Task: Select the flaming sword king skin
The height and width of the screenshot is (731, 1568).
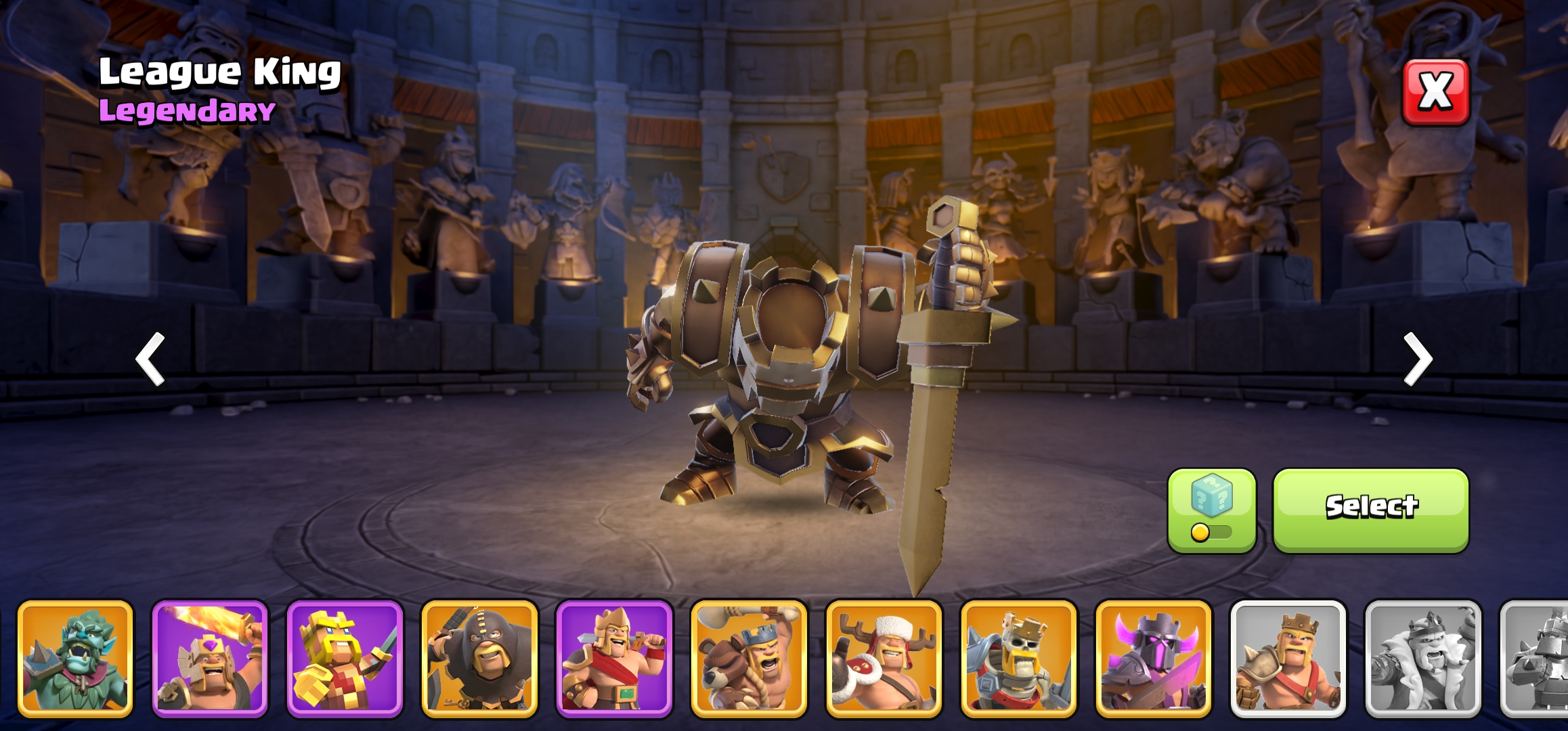Action: click(x=210, y=659)
